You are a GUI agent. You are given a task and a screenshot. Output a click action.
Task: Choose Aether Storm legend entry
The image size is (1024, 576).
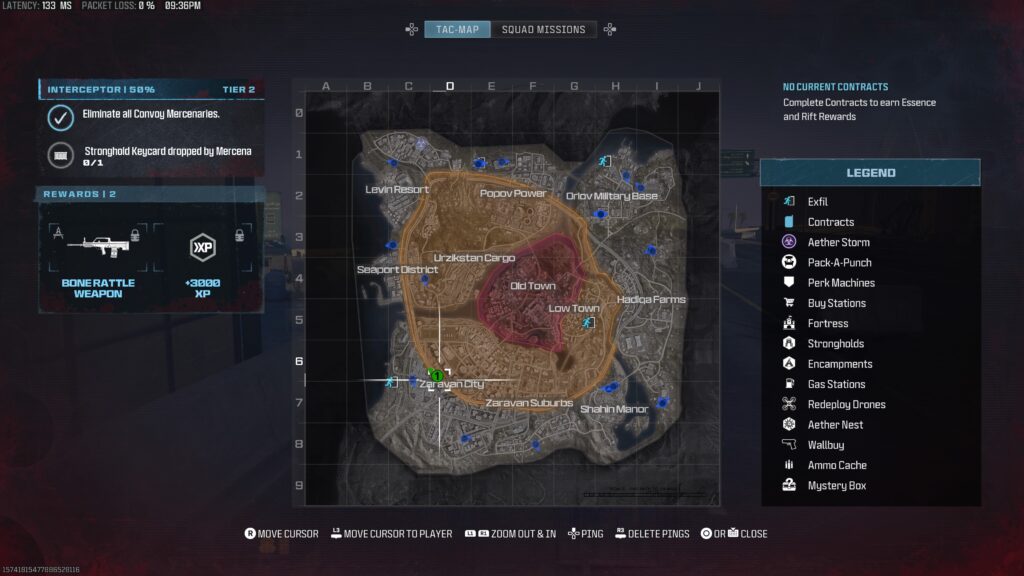click(x=838, y=242)
